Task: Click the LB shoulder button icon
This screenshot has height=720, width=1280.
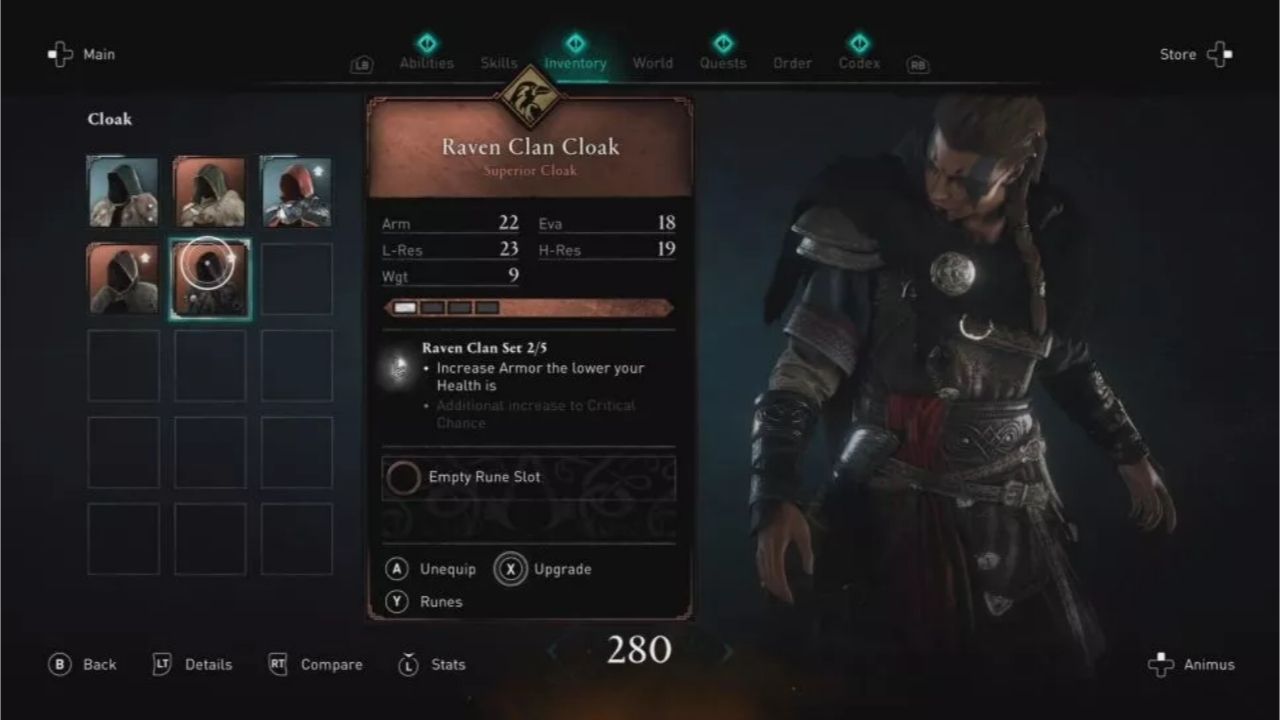Action: [361, 63]
